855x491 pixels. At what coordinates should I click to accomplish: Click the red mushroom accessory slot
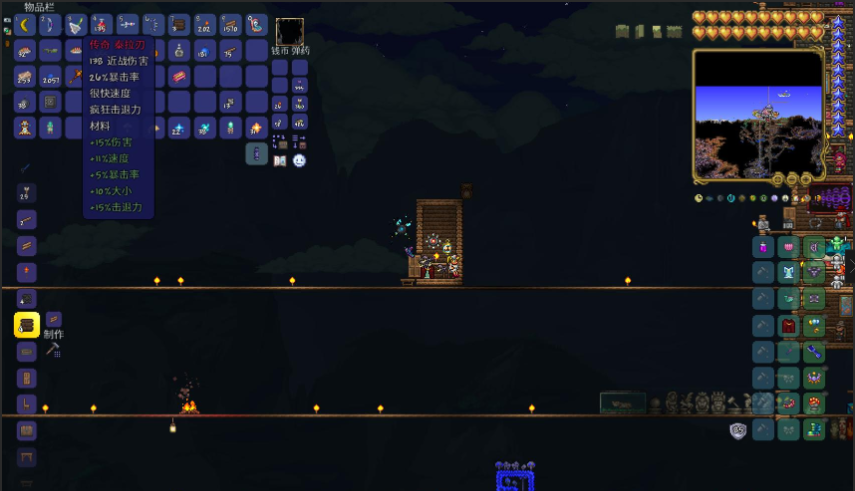coord(815,403)
